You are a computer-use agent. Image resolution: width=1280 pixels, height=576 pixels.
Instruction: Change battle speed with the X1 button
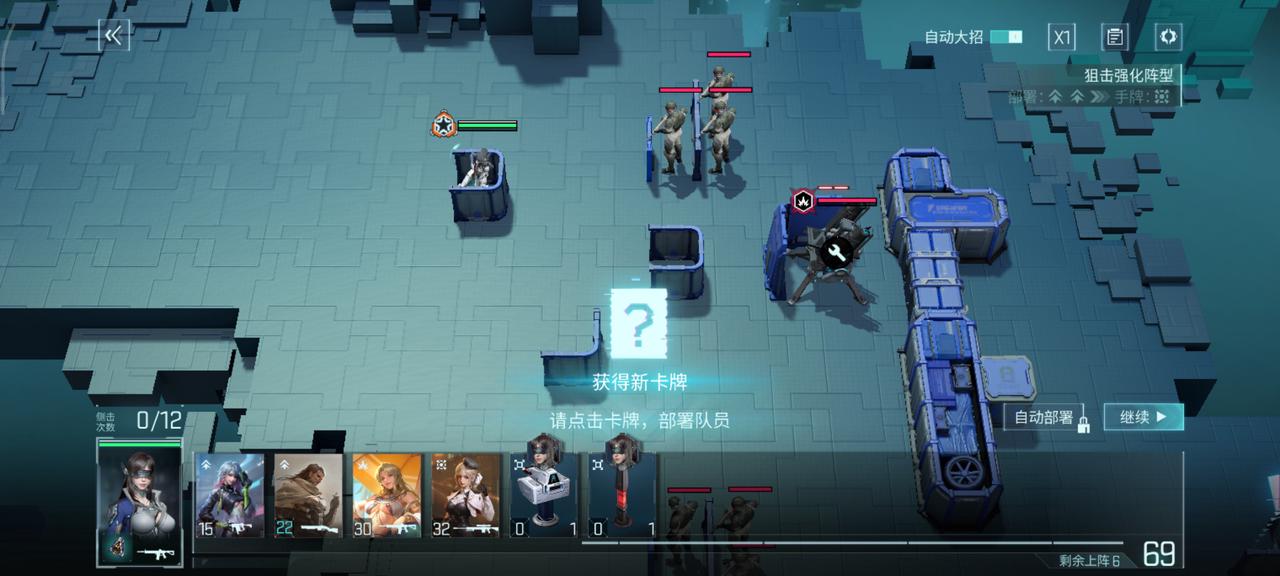(x=1061, y=37)
